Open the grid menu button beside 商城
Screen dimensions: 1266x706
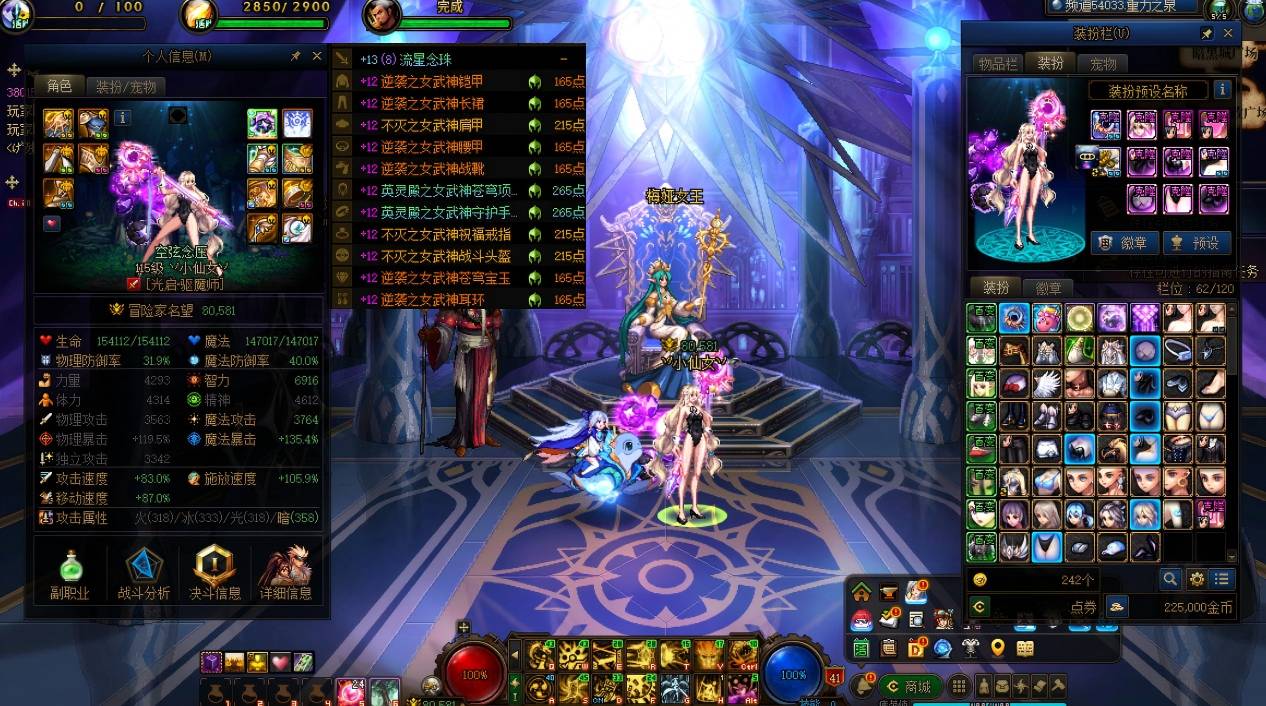(x=958, y=686)
